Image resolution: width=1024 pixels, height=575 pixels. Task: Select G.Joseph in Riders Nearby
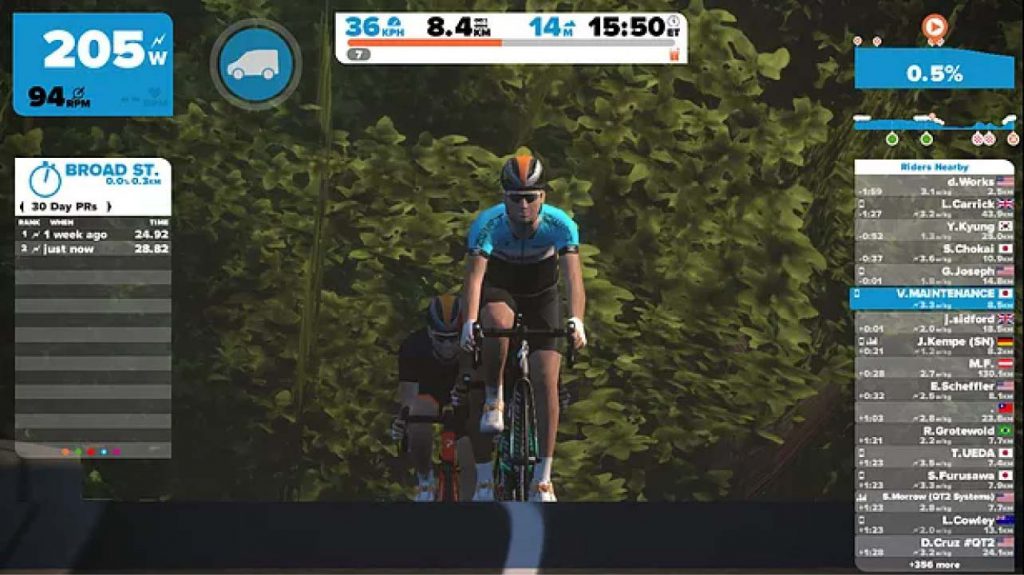click(933, 276)
